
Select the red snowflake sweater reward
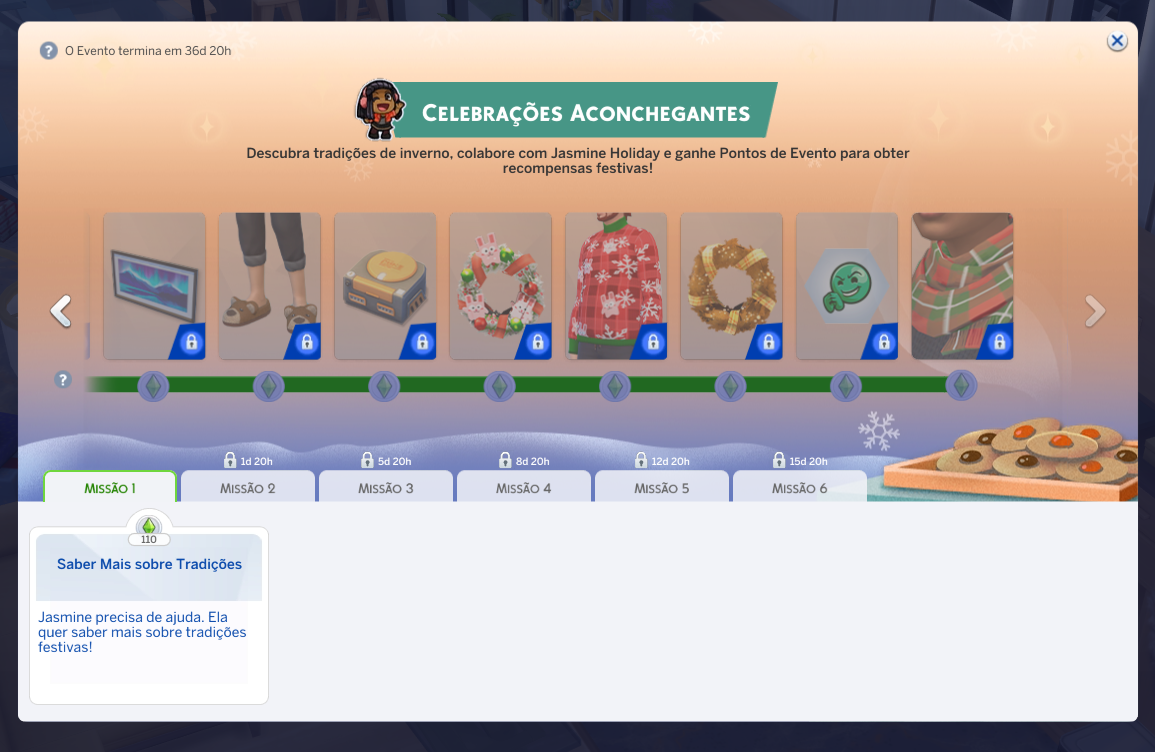click(616, 286)
